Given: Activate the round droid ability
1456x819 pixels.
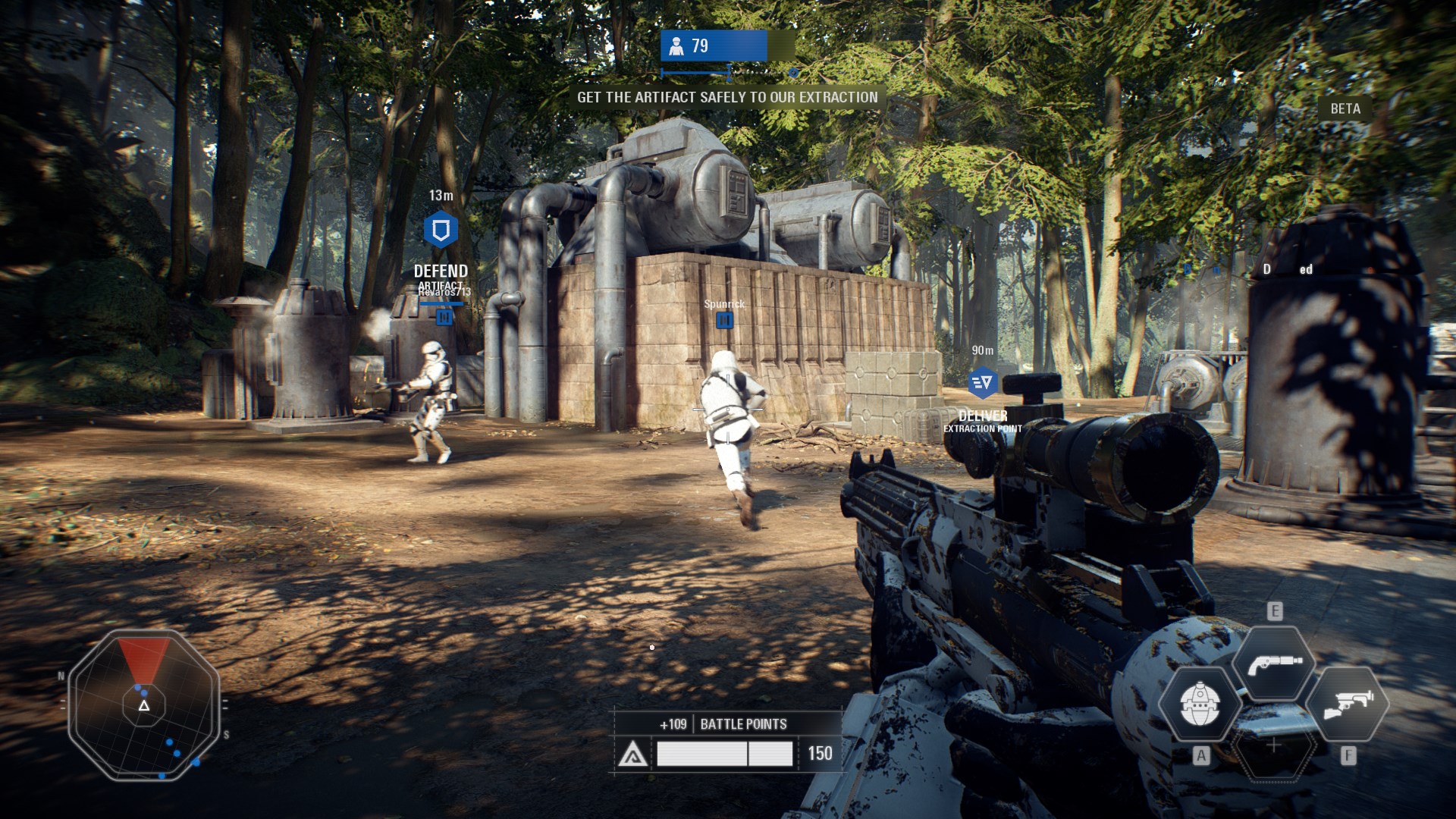Looking at the screenshot, I should (x=1200, y=703).
